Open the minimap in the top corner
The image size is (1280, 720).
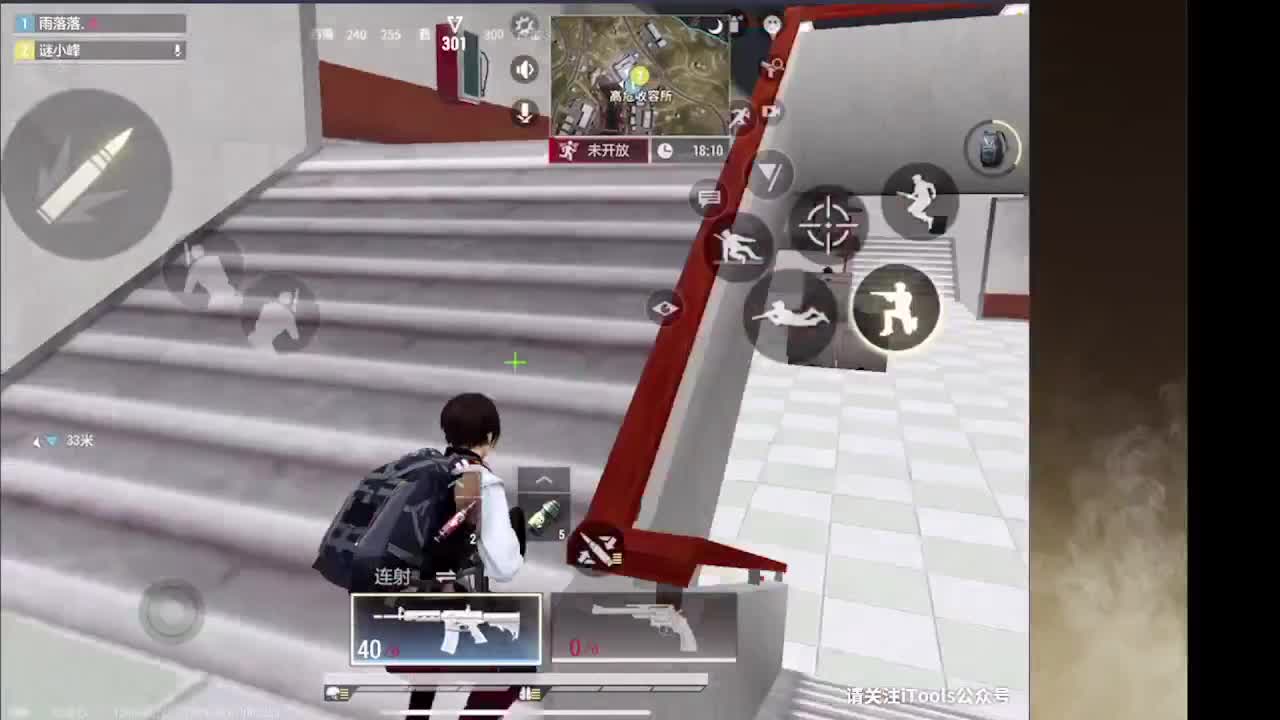tap(640, 75)
